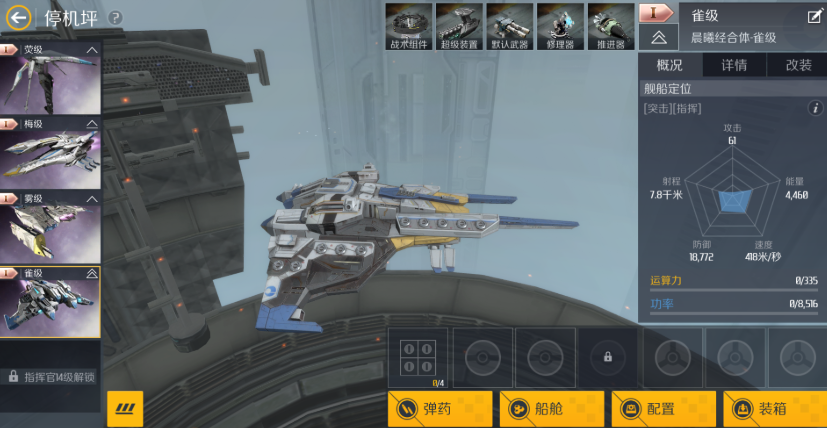Image resolution: width=827 pixels, height=428 pixels.
Task: Open the 弹药 ammo menu
Action: pyautogui.click(x=440, y=409)
